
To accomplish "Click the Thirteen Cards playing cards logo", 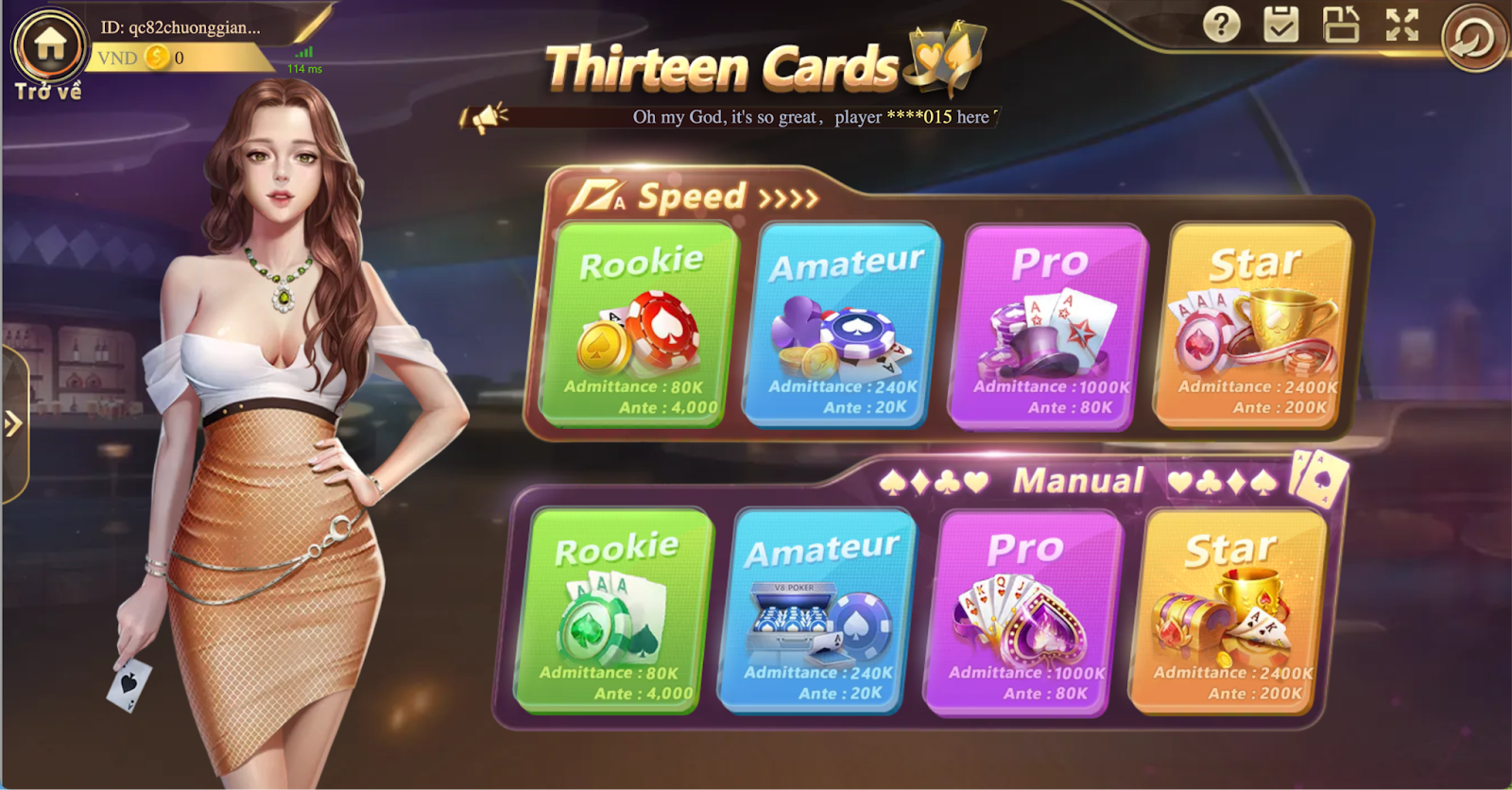I will tap(941, 57).
